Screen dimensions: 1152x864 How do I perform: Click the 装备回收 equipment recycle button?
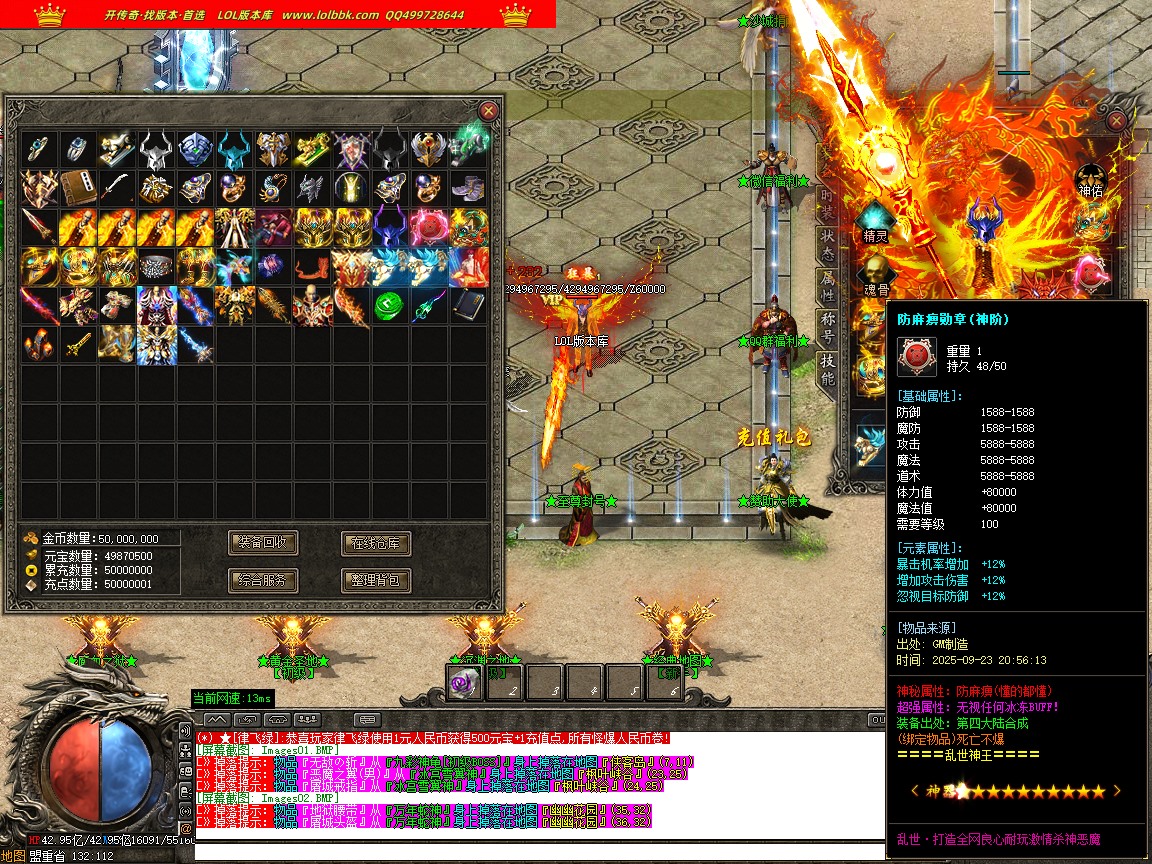tap(263, 543)
